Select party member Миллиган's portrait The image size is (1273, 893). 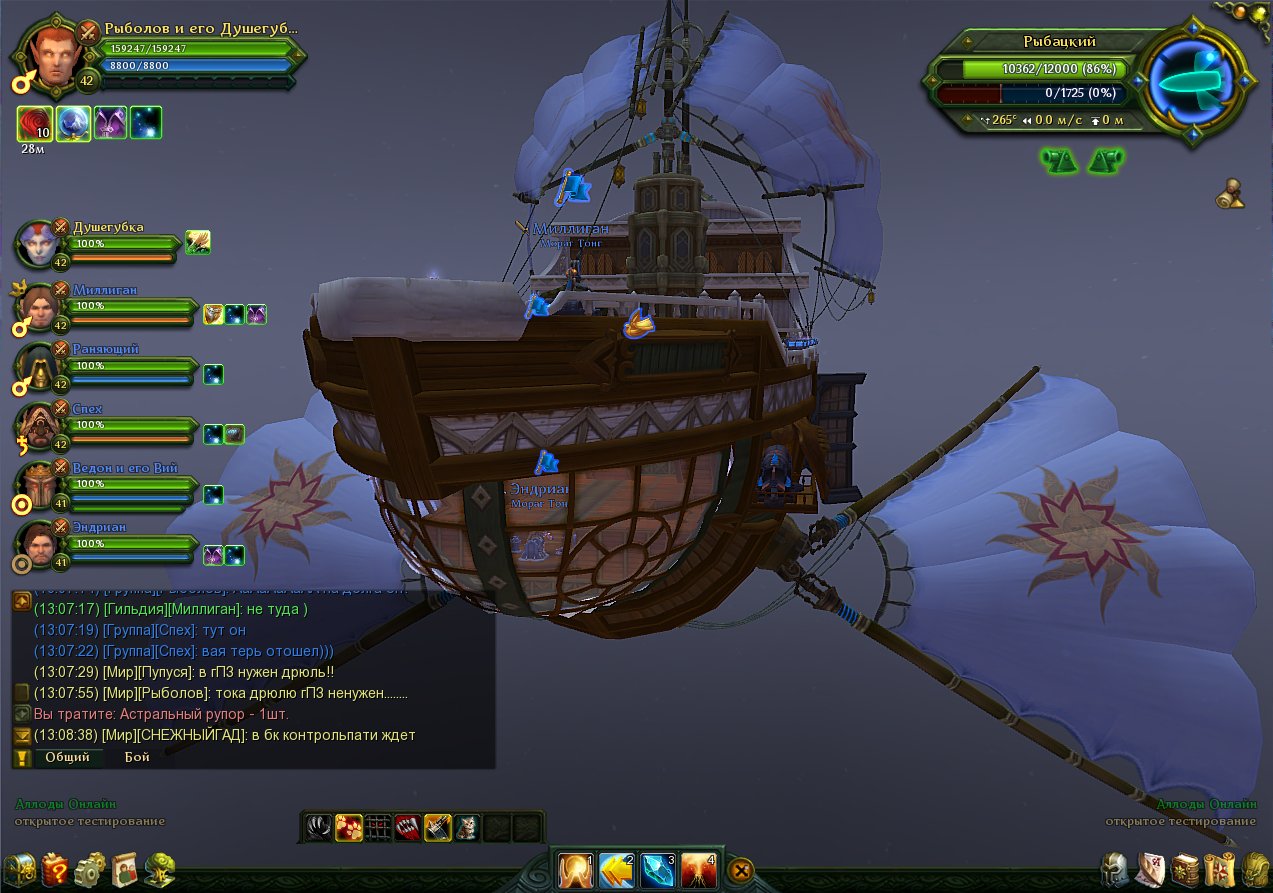38,308
